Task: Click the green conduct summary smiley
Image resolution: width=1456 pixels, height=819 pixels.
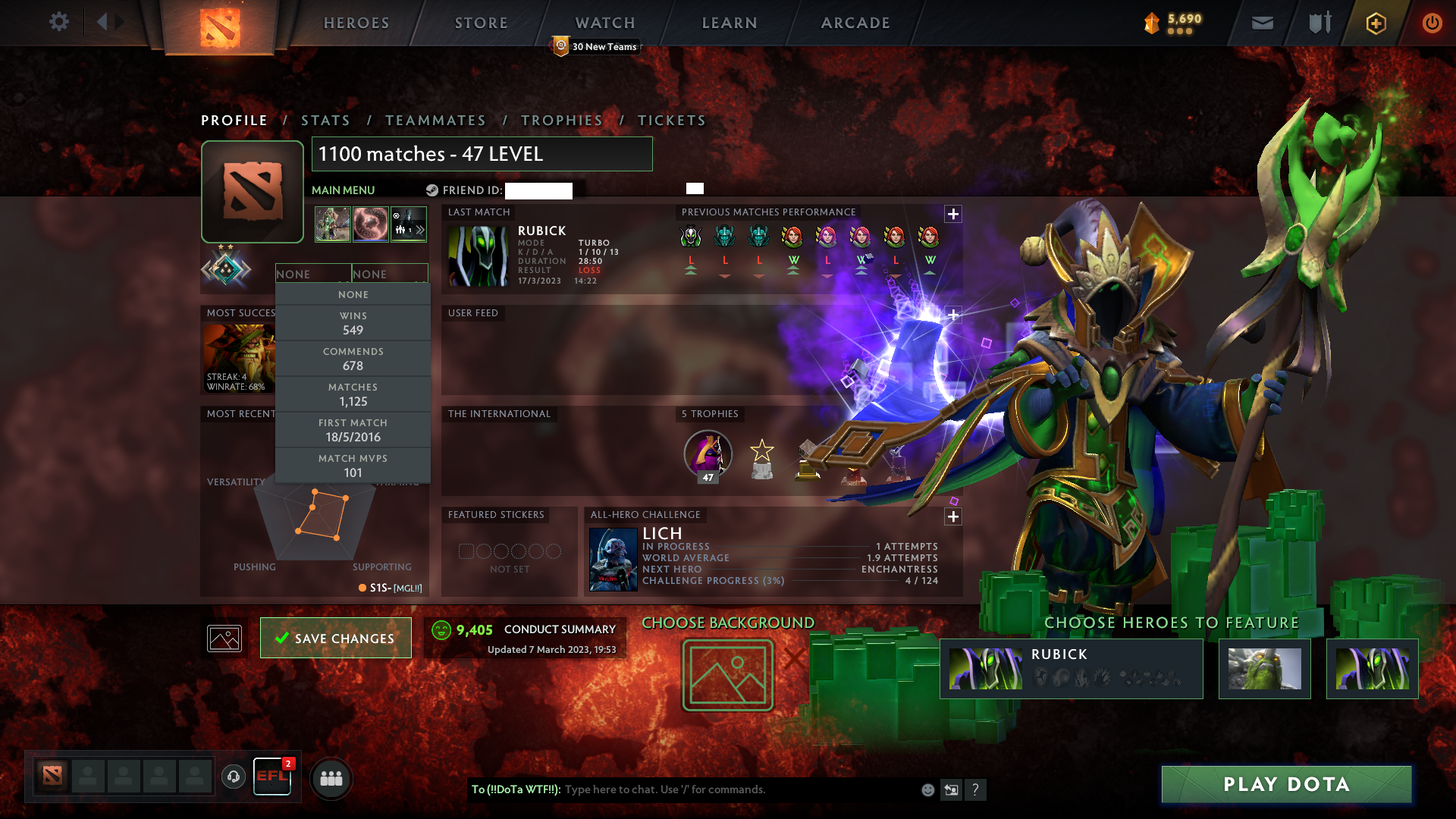Action: tap(441, 629)
